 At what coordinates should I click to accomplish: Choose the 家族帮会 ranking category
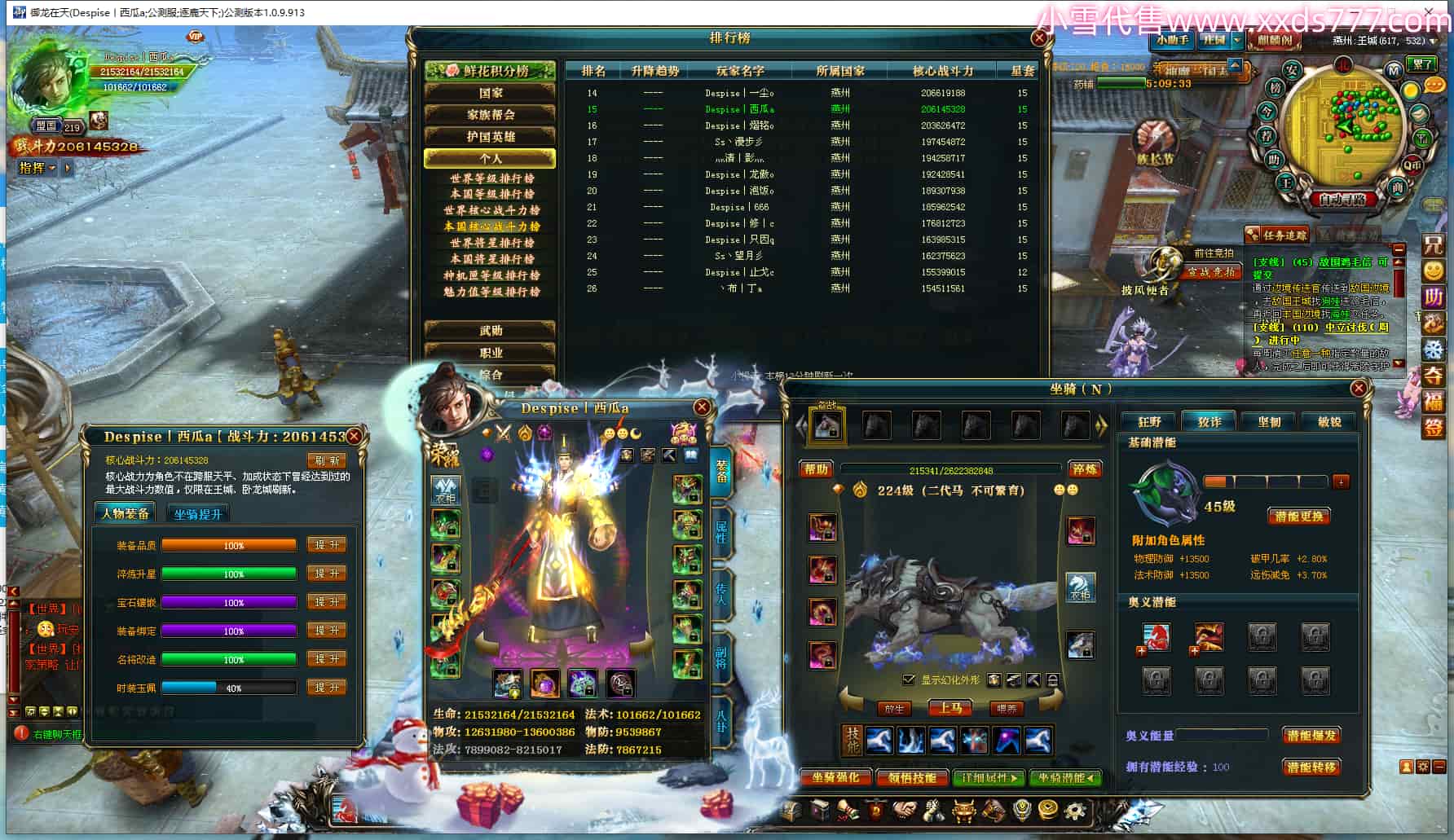(490, 115)
